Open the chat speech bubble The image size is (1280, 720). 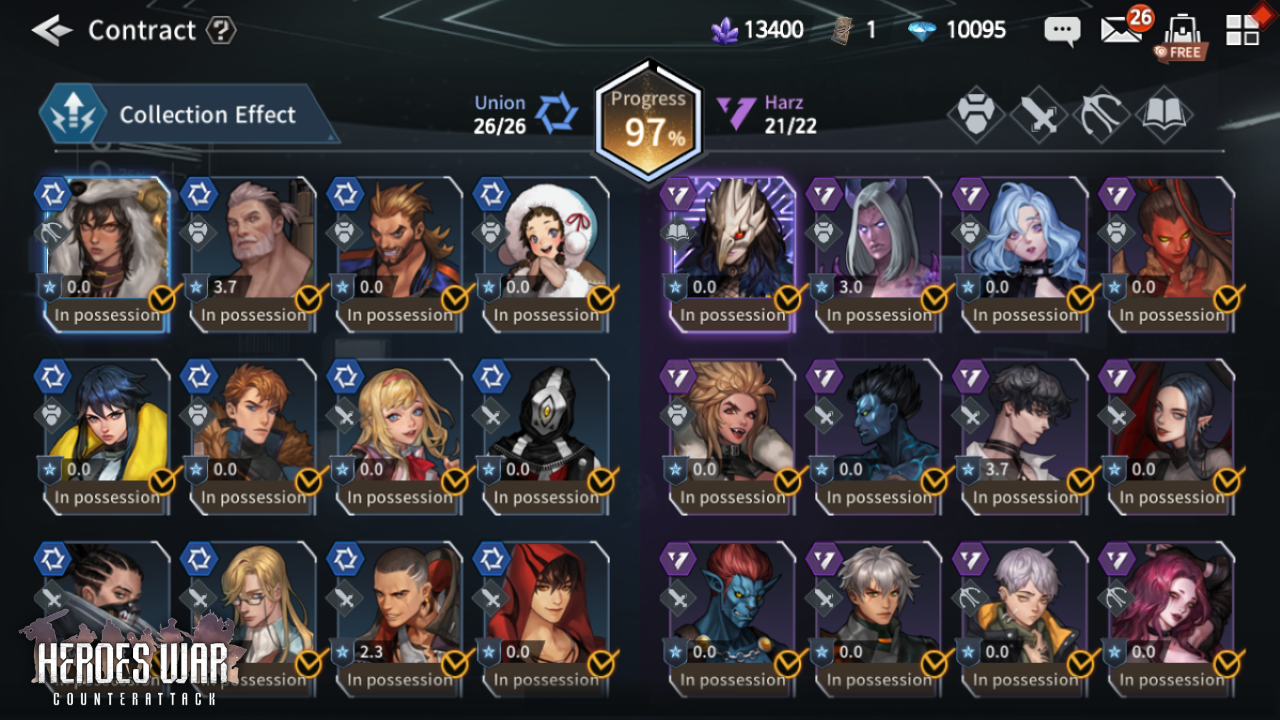click(1061, 30)
